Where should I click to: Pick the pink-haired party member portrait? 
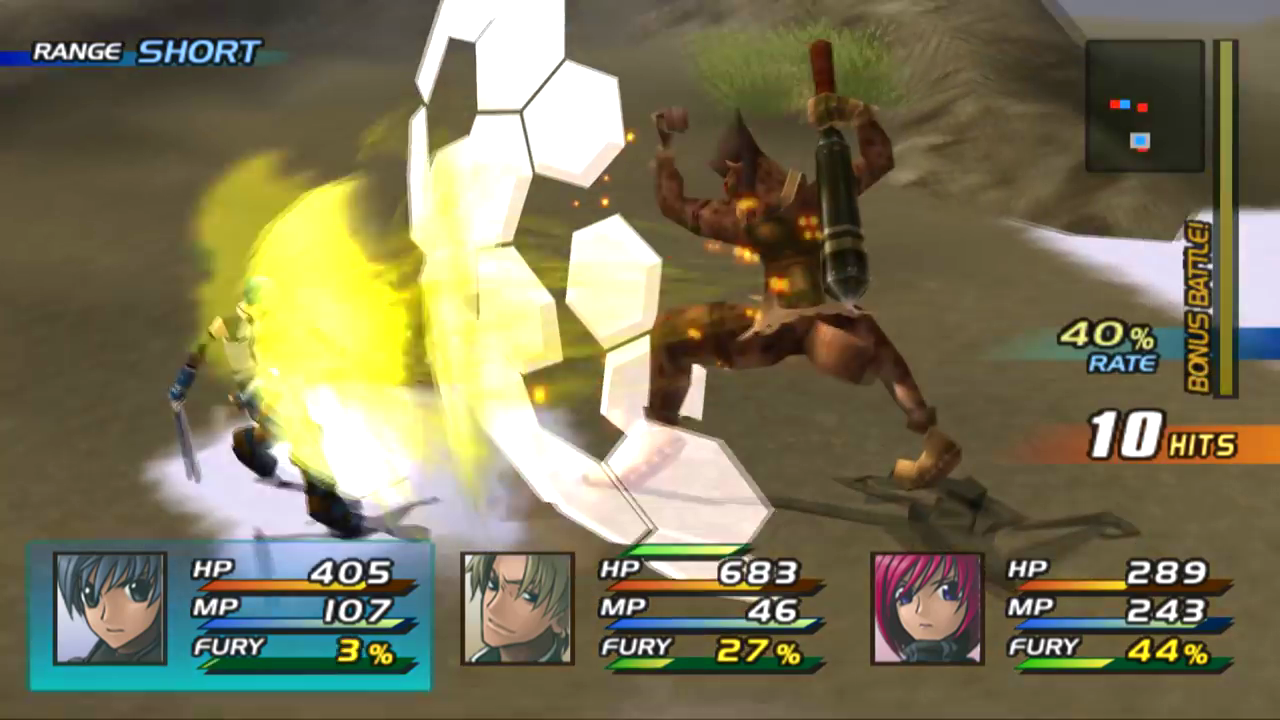(x=927, y=608)
